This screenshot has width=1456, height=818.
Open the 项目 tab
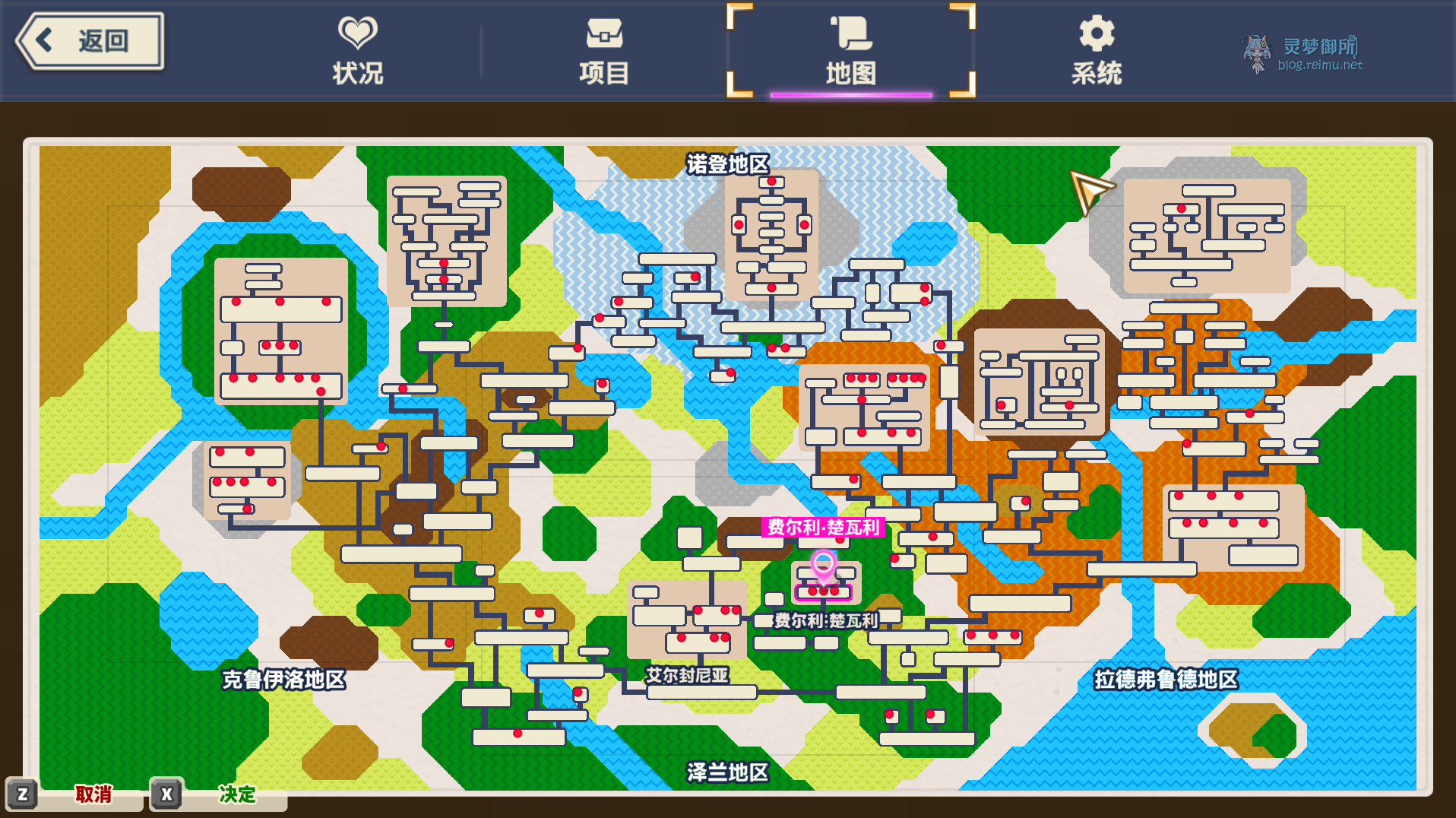tap(604, 75)
